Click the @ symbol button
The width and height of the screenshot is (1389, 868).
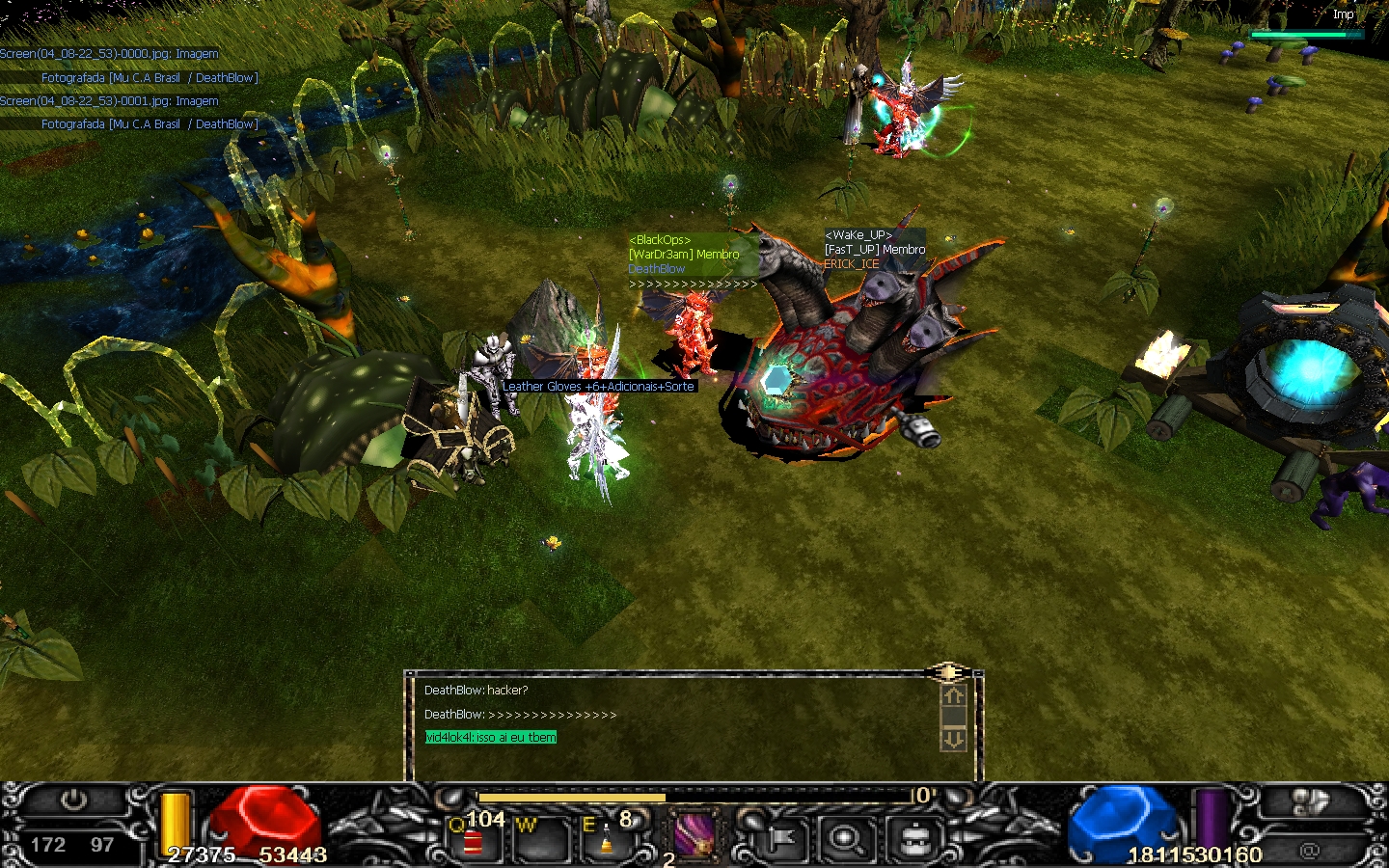1309,851
